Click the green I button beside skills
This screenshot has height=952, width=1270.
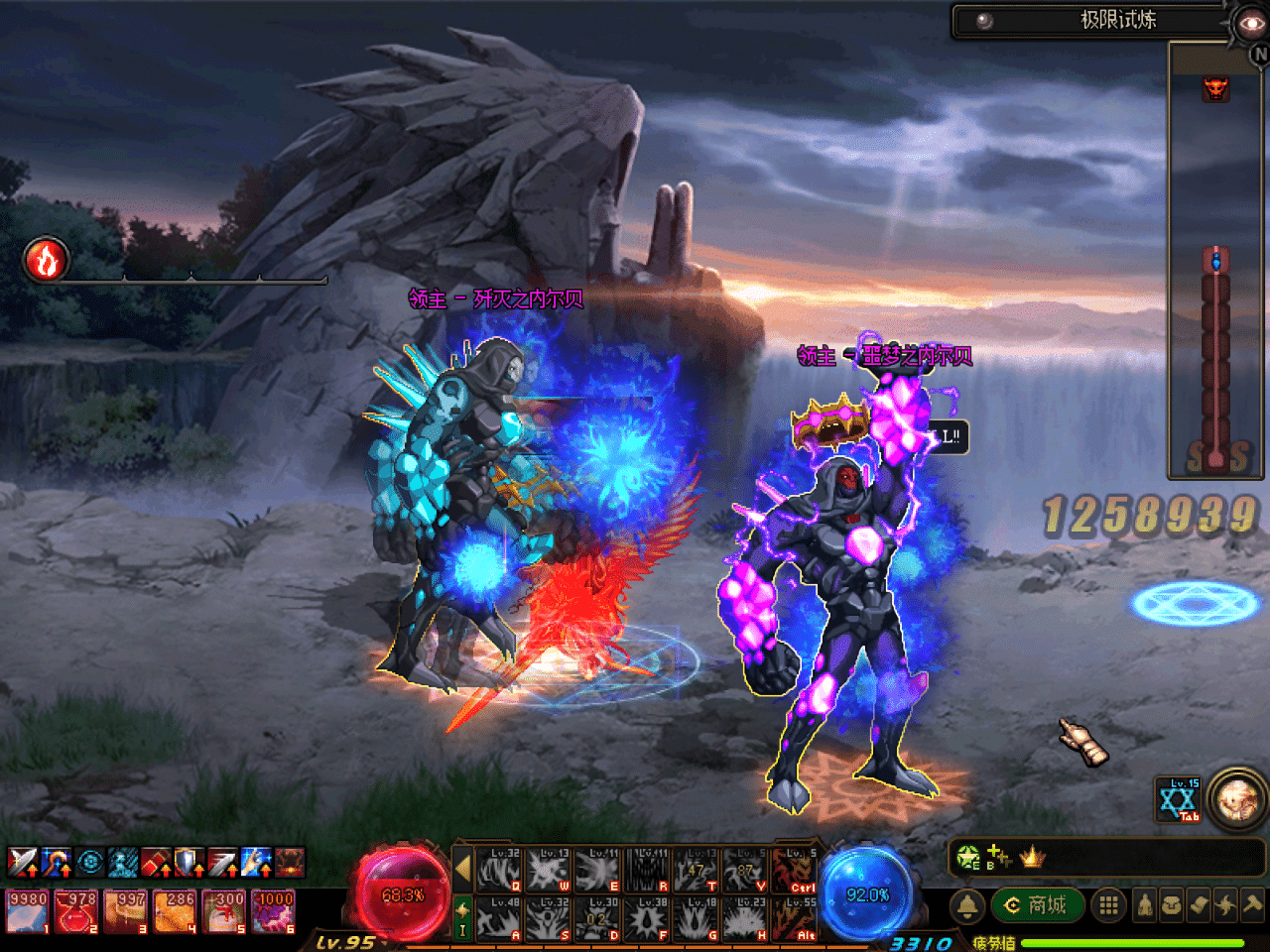coord(462,918)
